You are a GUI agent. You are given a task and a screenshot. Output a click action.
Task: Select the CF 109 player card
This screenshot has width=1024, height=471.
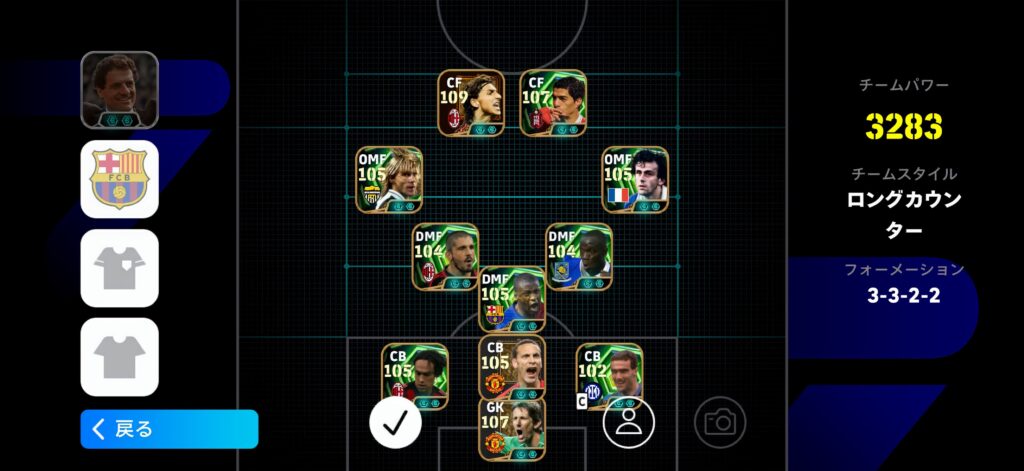click(x=471, y=103)
